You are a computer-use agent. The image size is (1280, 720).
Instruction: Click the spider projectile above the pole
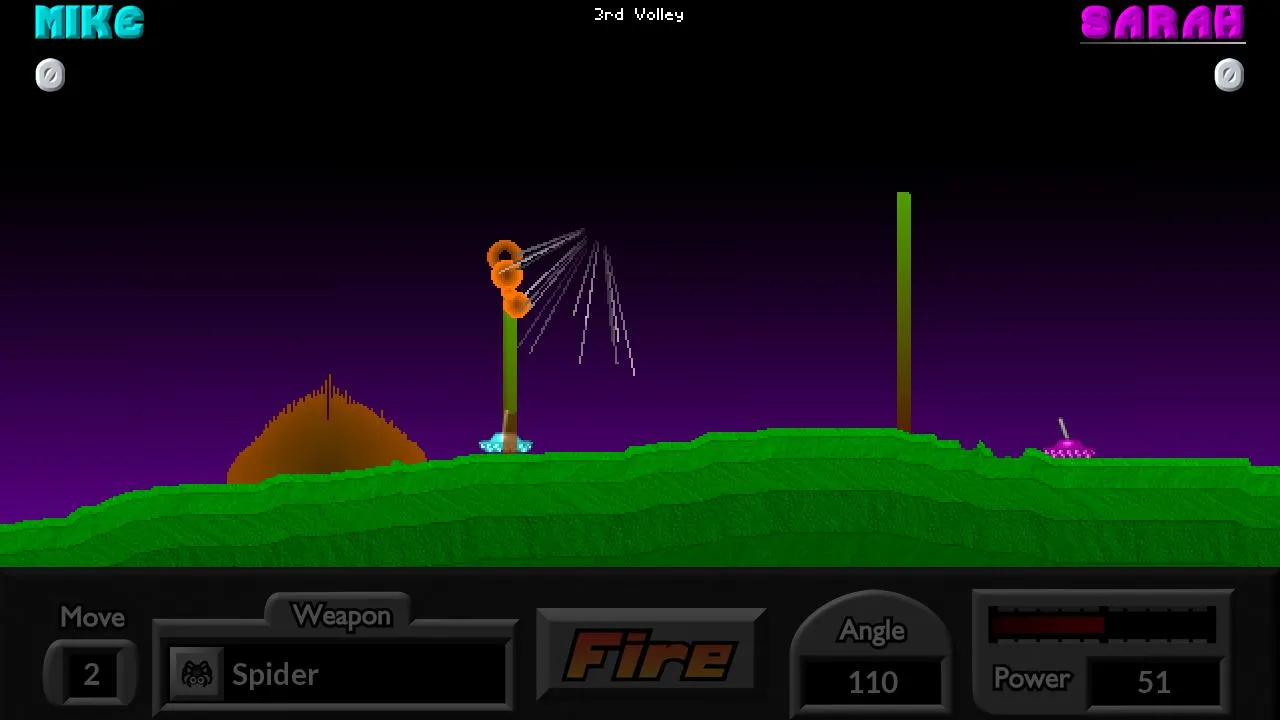click(506, 270)
